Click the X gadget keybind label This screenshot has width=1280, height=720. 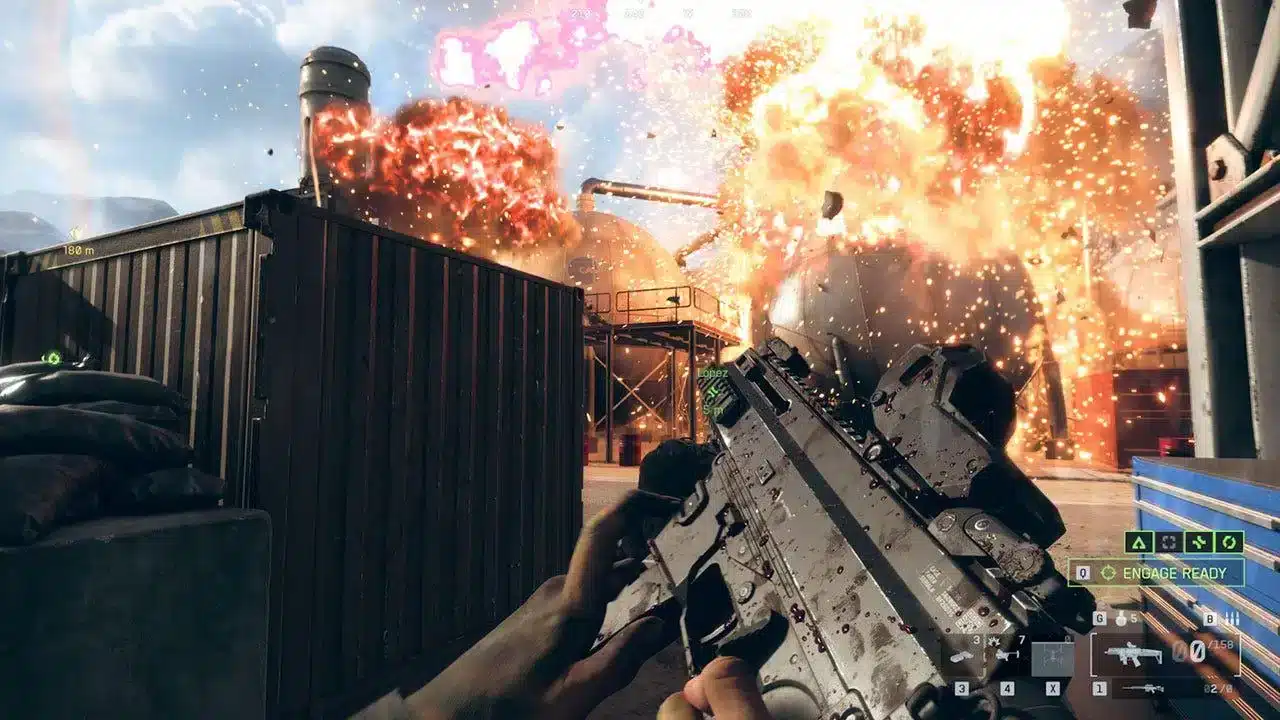(x=1053, y=687)
